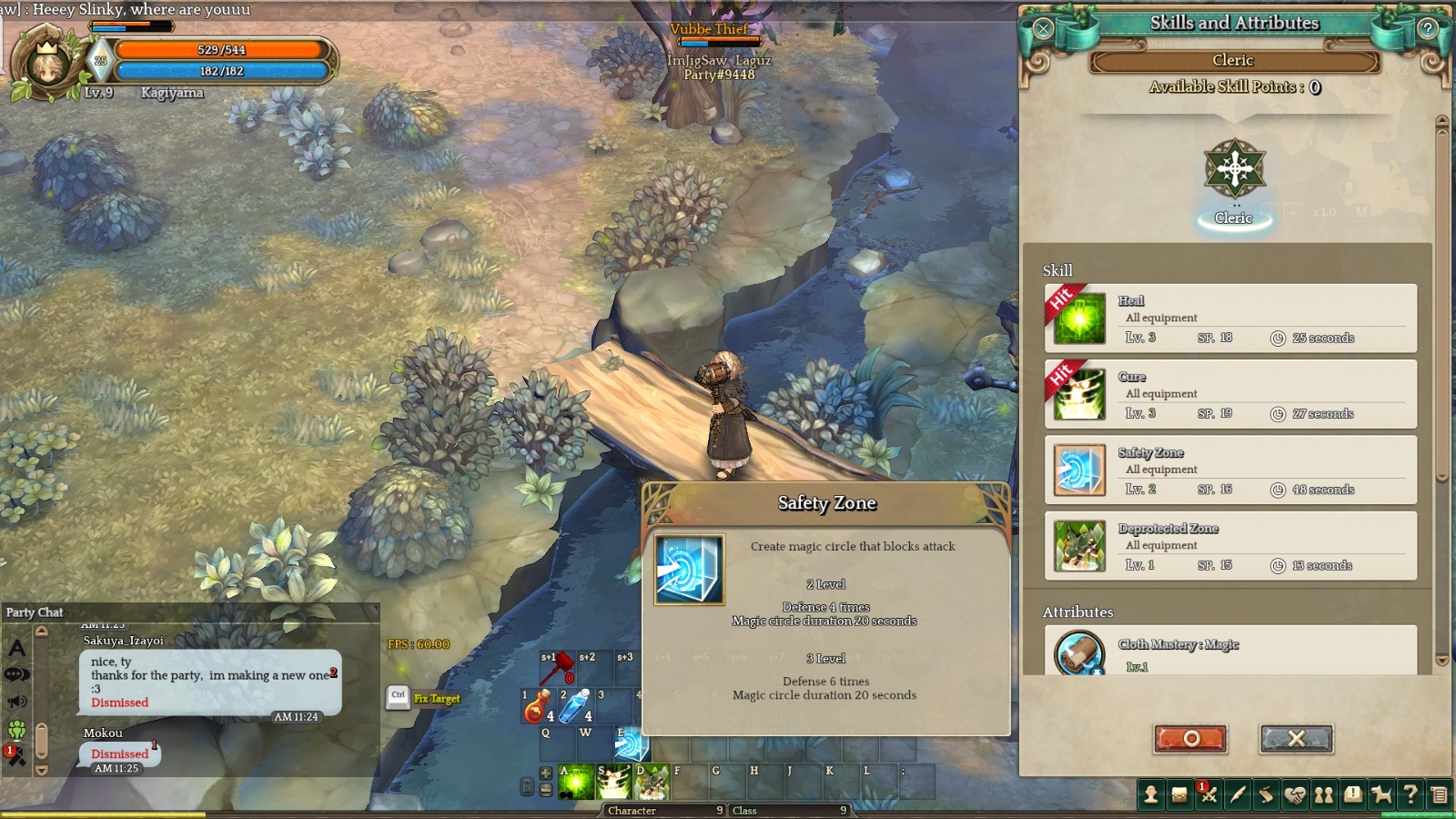Open the inventory bag menu icon
Screen dimensions: 1456x819
pyautogui.click(x=1179, y=795)
